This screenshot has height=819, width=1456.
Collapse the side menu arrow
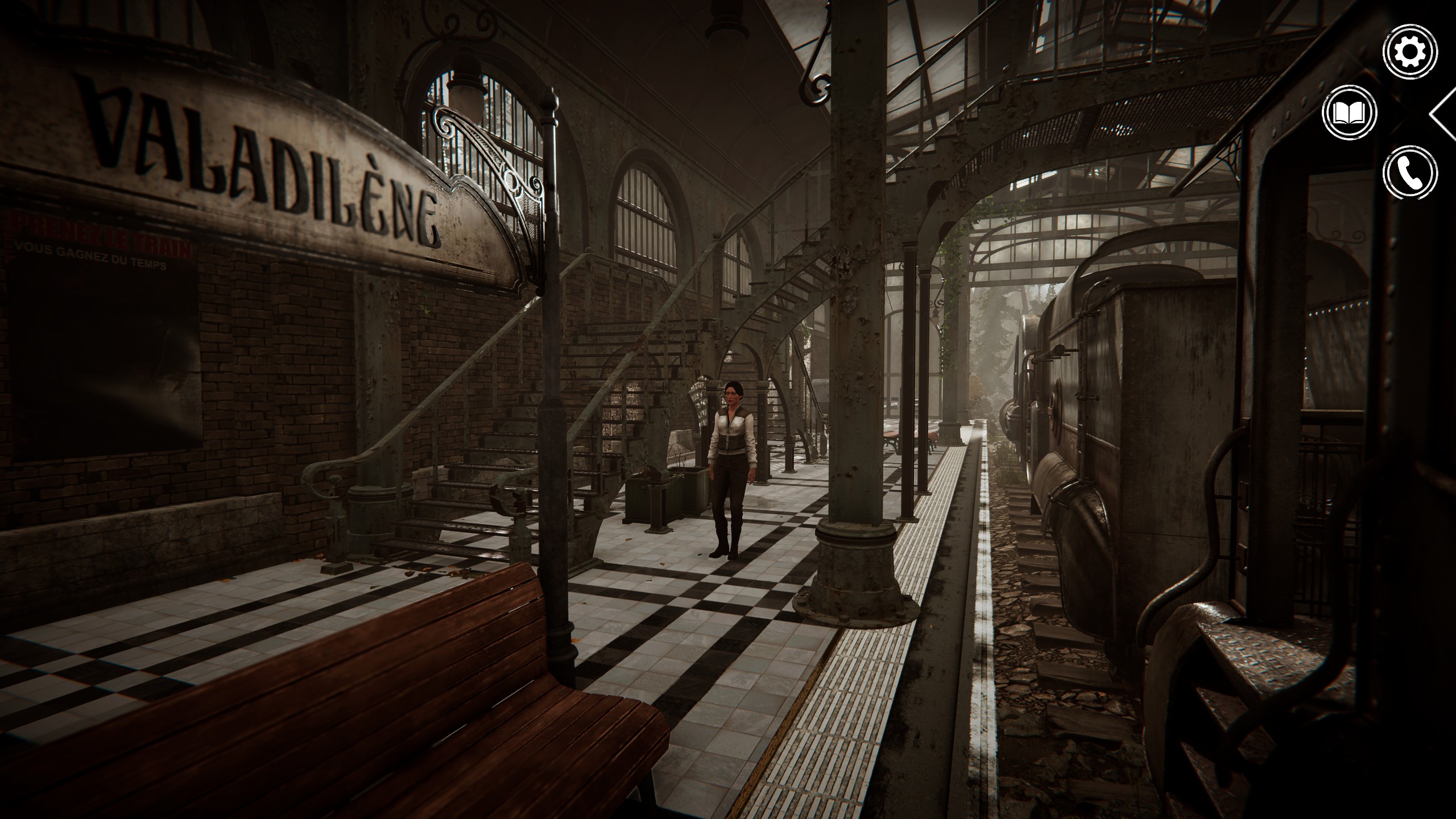point(1443,114)
